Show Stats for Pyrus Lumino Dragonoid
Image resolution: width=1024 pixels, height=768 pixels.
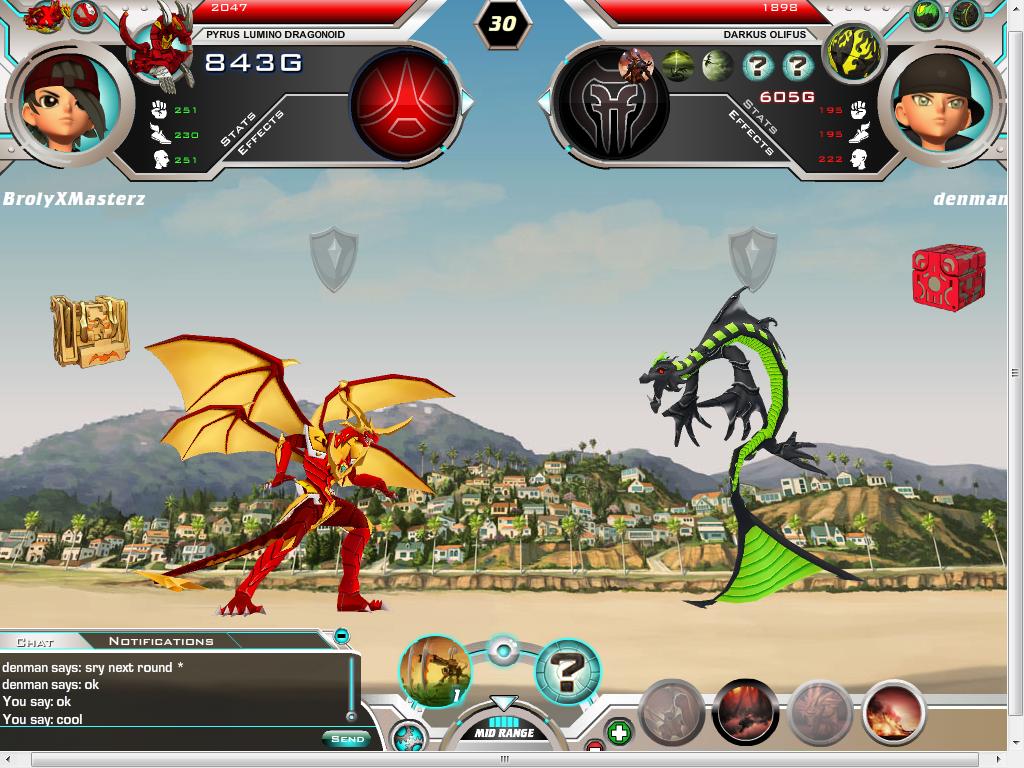click(238, 128)
